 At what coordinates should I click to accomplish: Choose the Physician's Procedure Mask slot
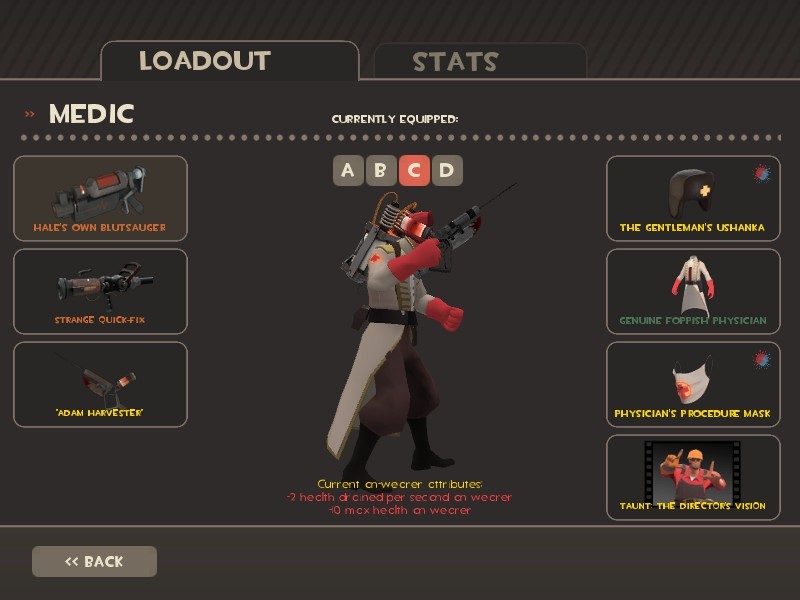click(x=692, y=384)
